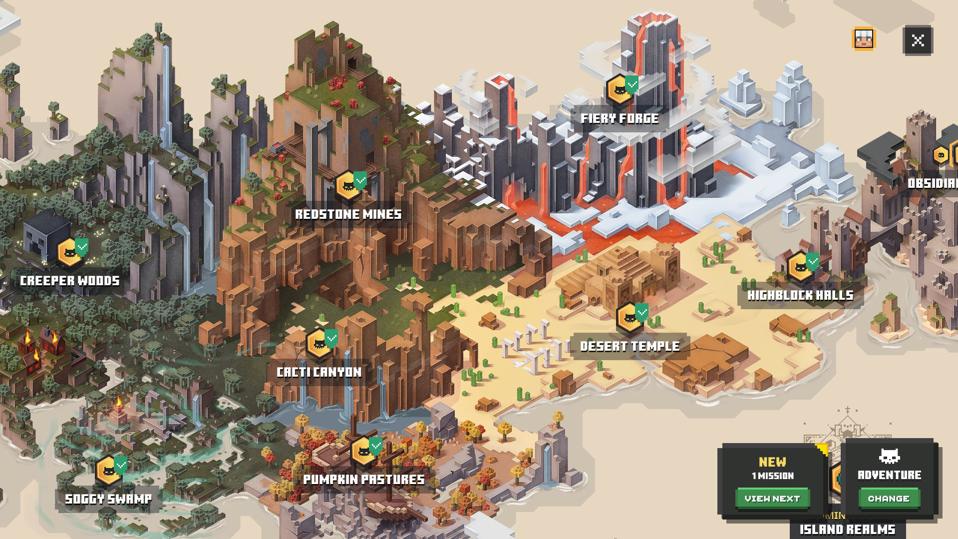
Task: Open the player head icon
Action: (x=863, y=39)
